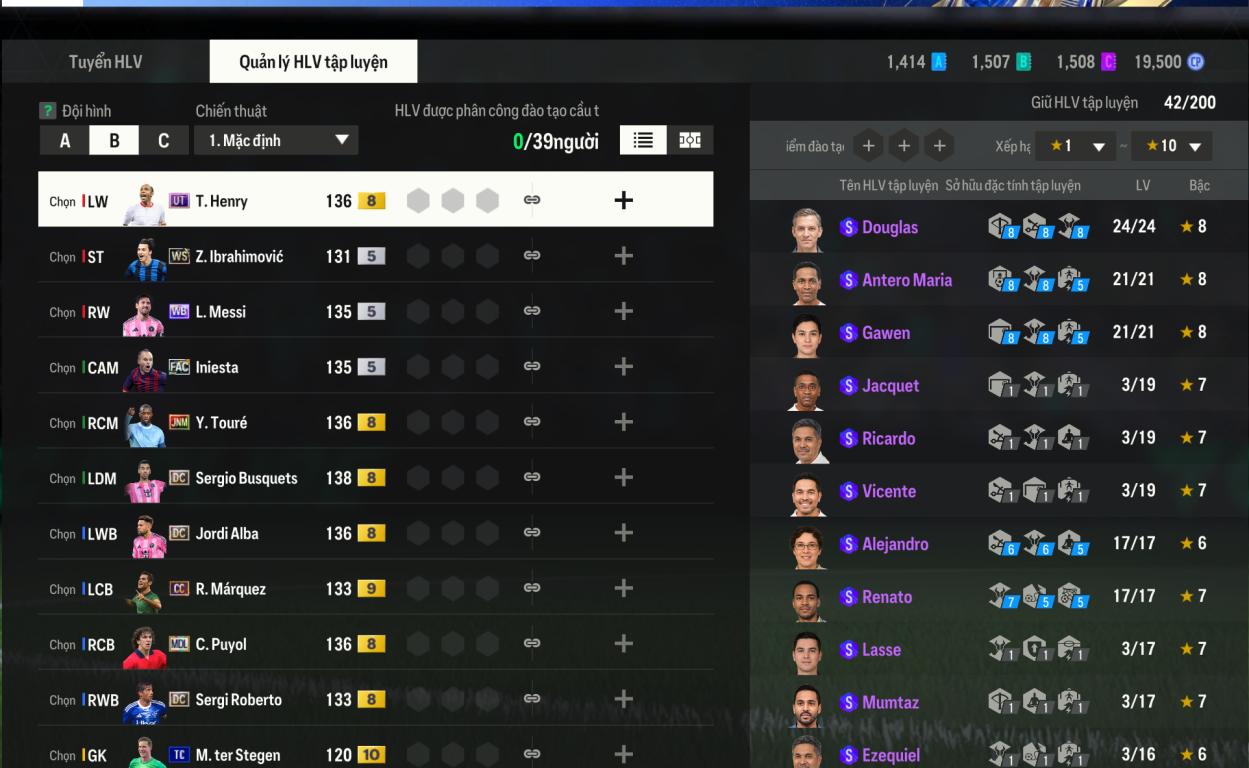The width and height of the screenshot is (1249, 768).
Task: Show the formation pitch view
Action: (x=690, y=141)
